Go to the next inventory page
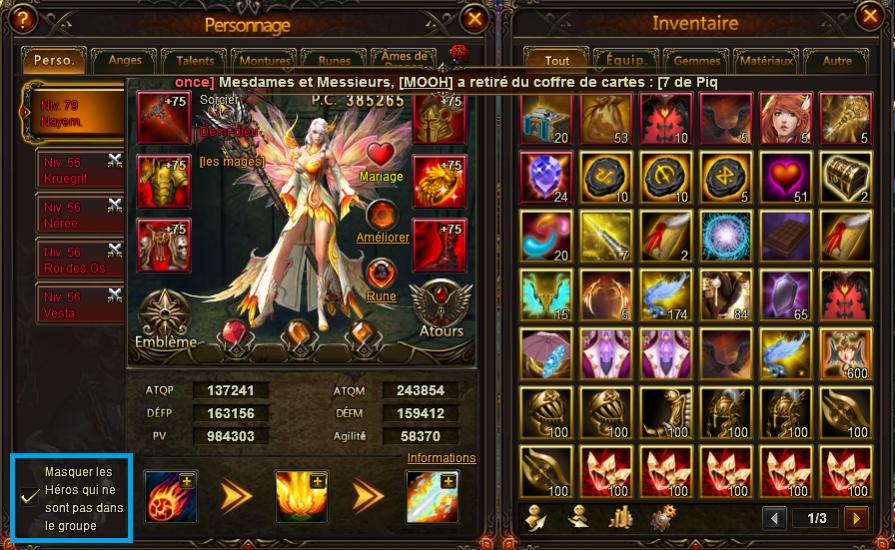The height and width of the screenshot is (550, 895). point(855,518)
